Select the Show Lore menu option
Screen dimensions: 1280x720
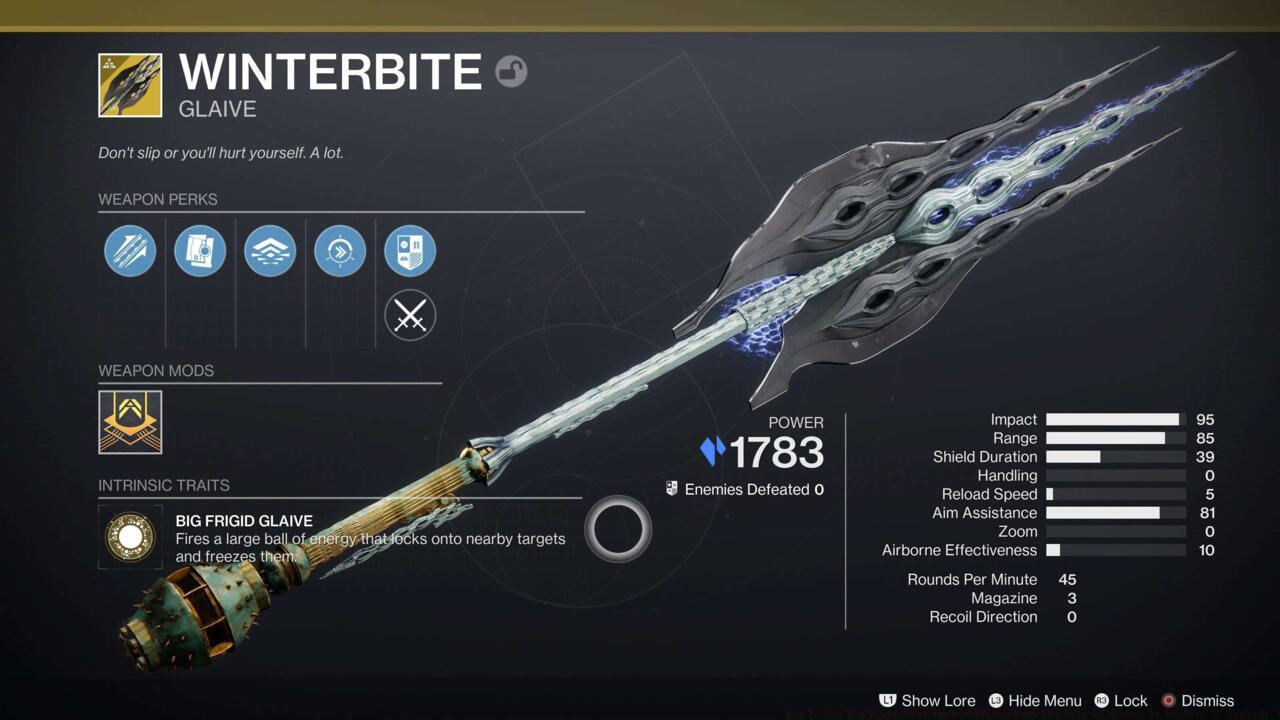tap(938, 701)
